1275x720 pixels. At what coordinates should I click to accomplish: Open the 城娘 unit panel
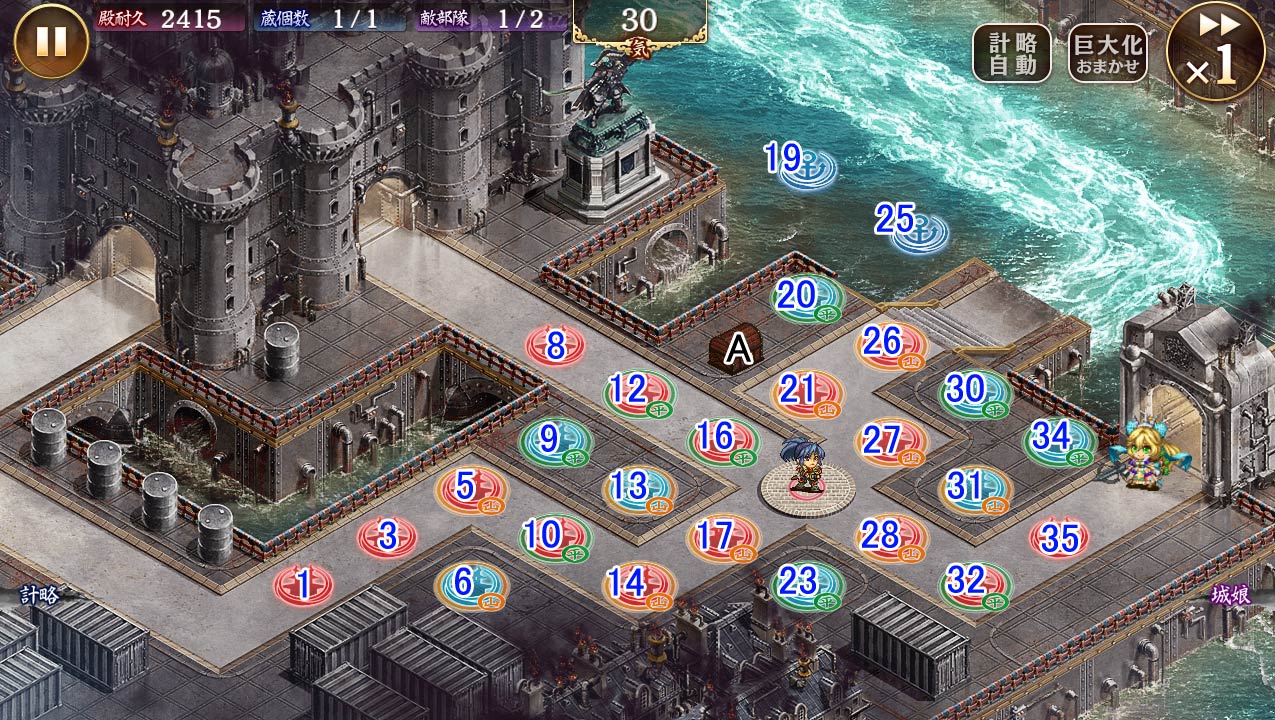(1231, 595)
